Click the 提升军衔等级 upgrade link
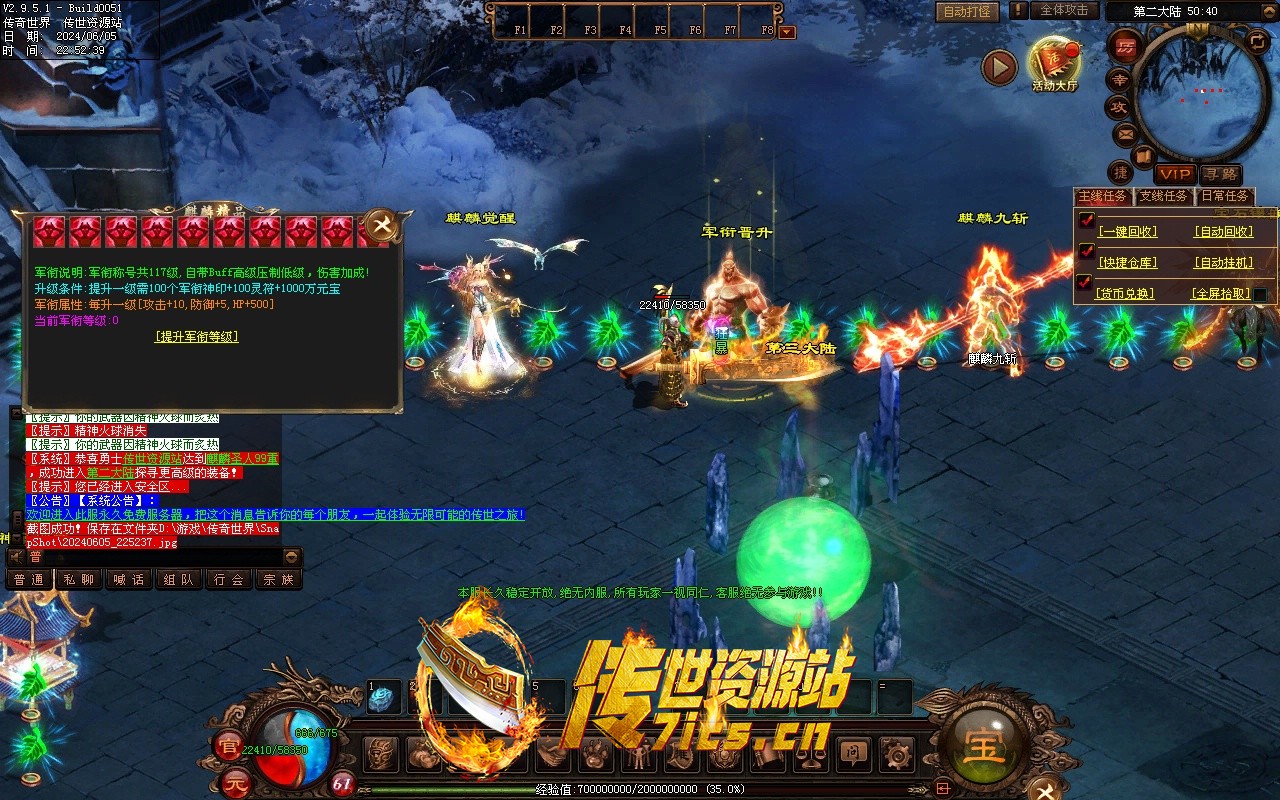The image size is (1280, 800). (x=197, y=337)
